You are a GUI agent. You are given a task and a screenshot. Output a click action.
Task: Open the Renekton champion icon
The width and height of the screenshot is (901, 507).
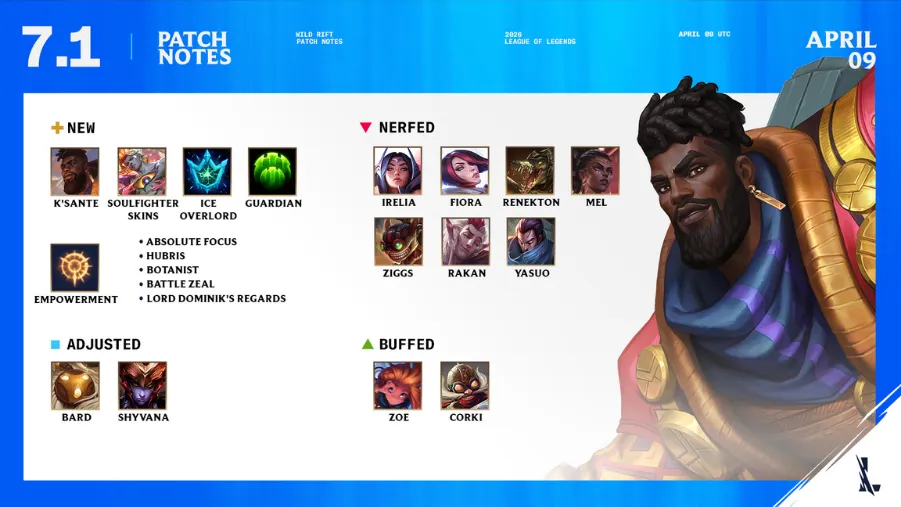[530, 171]
